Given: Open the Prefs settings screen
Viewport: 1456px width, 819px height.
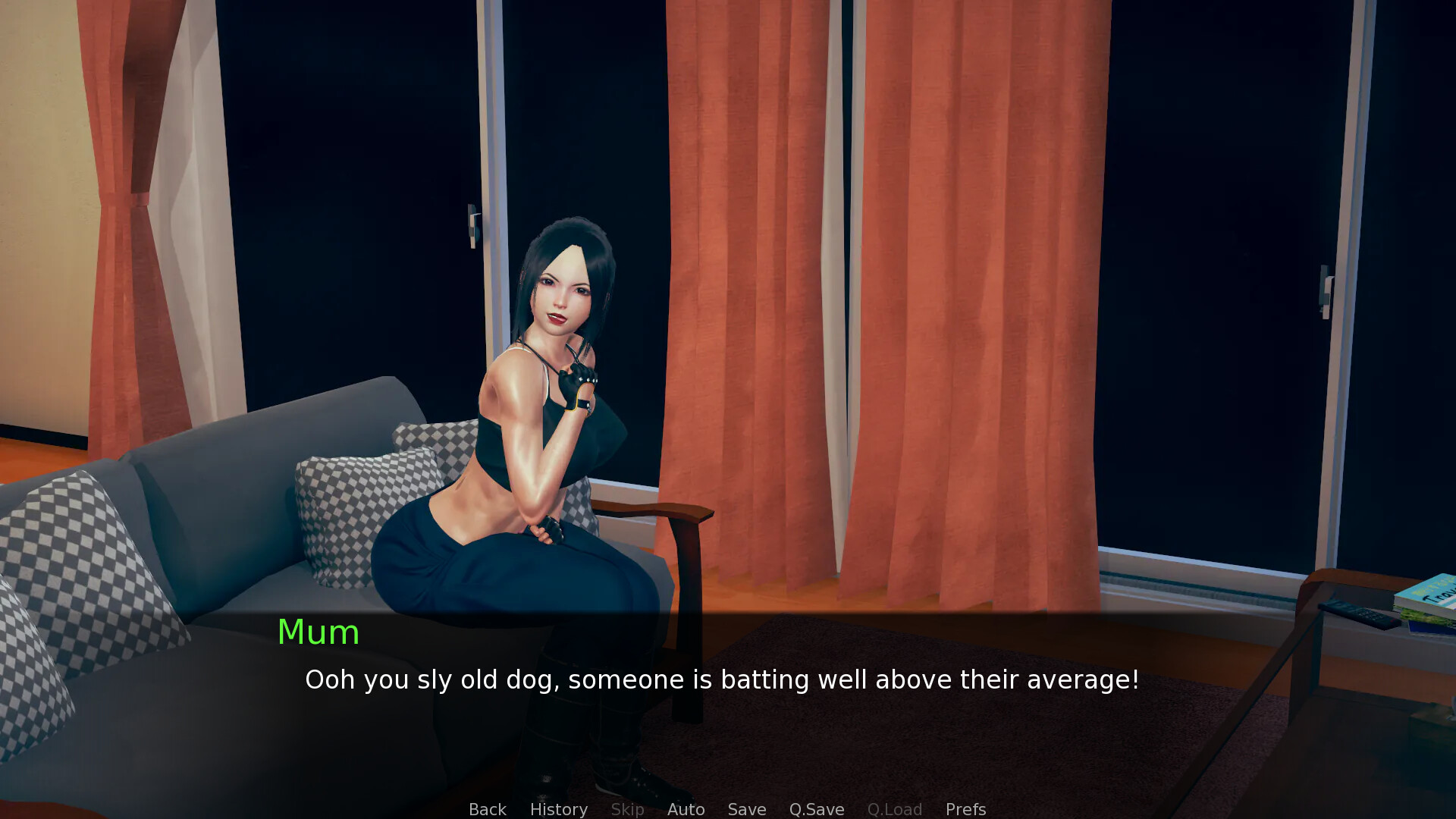Looking at the screenshot, I should coord(965,809).
